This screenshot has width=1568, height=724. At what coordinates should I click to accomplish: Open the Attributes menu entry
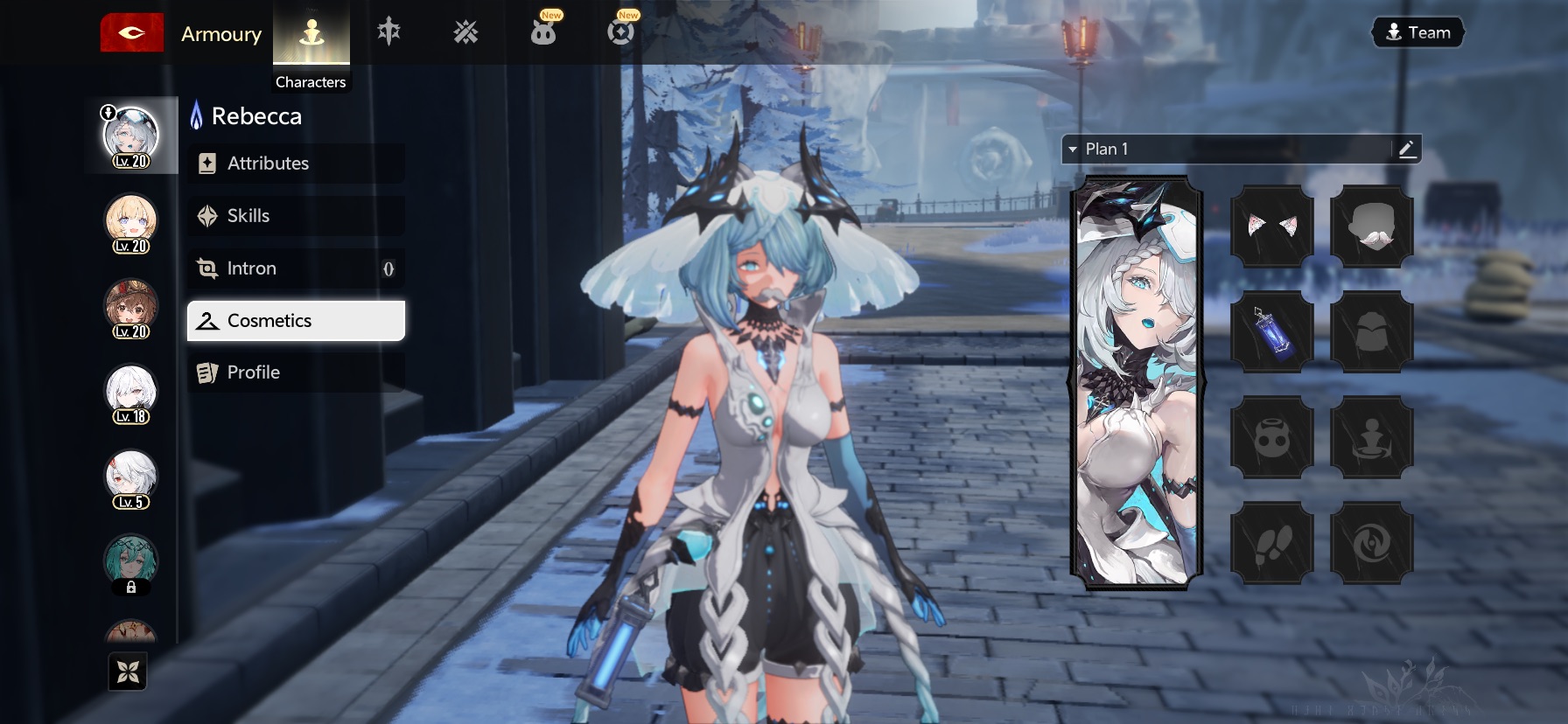click(296, 164)
